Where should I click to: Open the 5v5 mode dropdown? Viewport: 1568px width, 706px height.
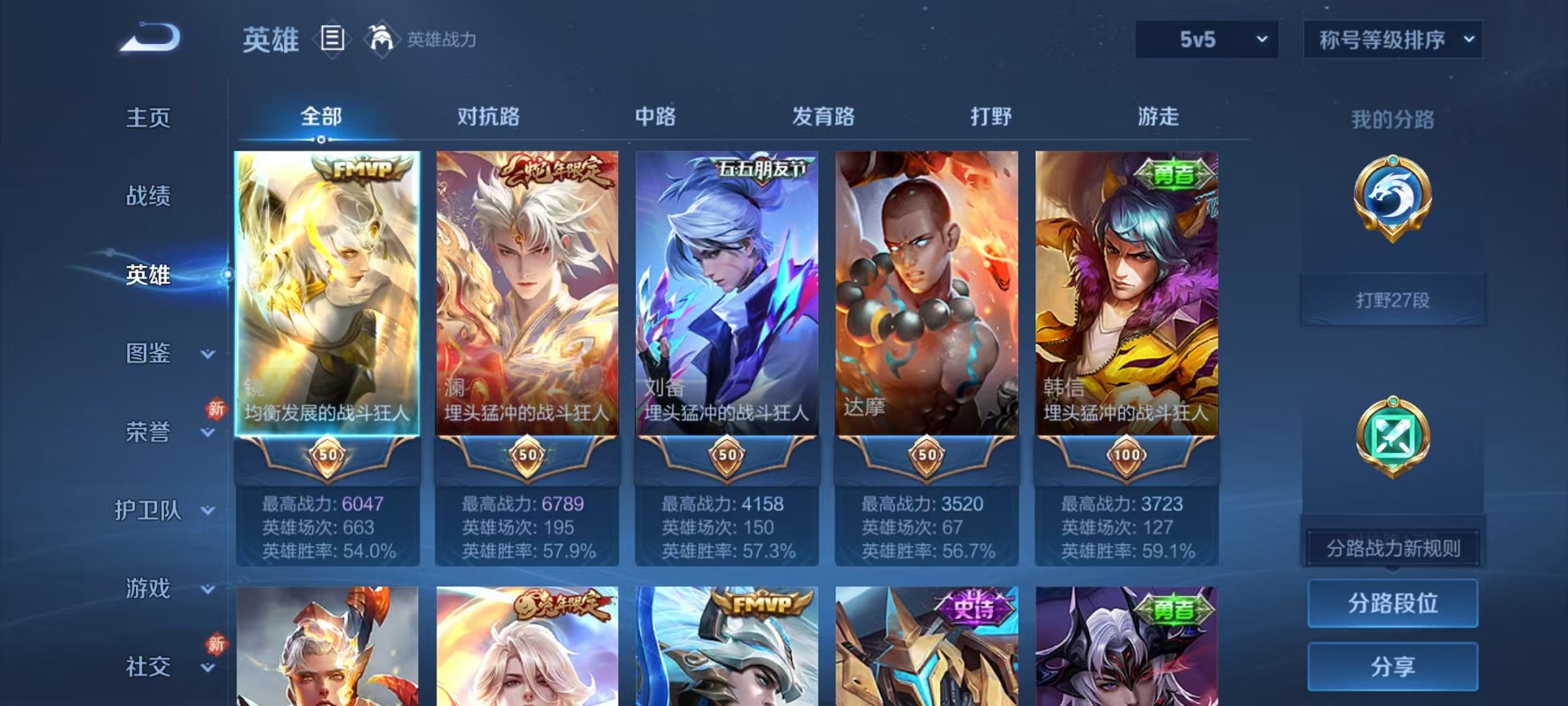[x=1206, y=37]
